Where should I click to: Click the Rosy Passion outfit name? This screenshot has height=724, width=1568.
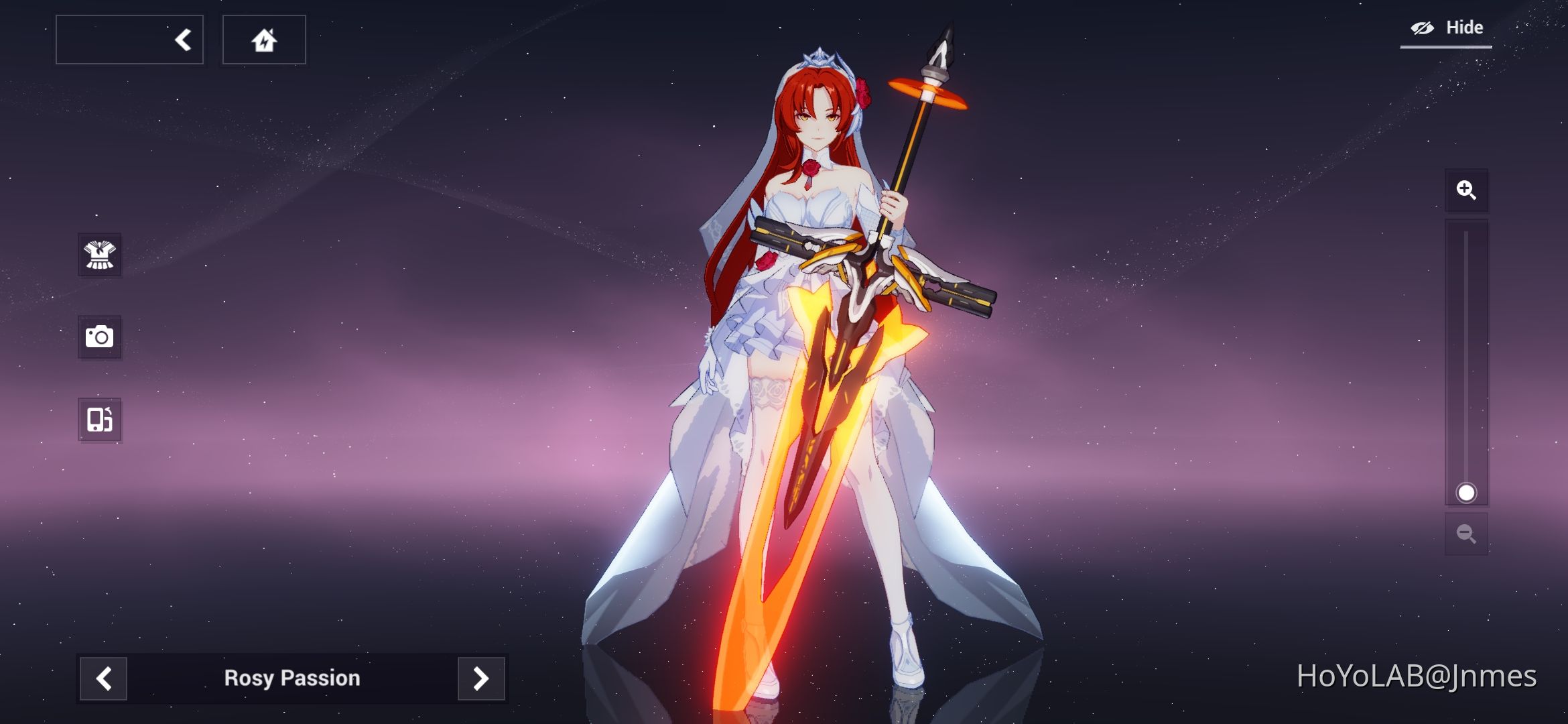(x=292, y=678)
